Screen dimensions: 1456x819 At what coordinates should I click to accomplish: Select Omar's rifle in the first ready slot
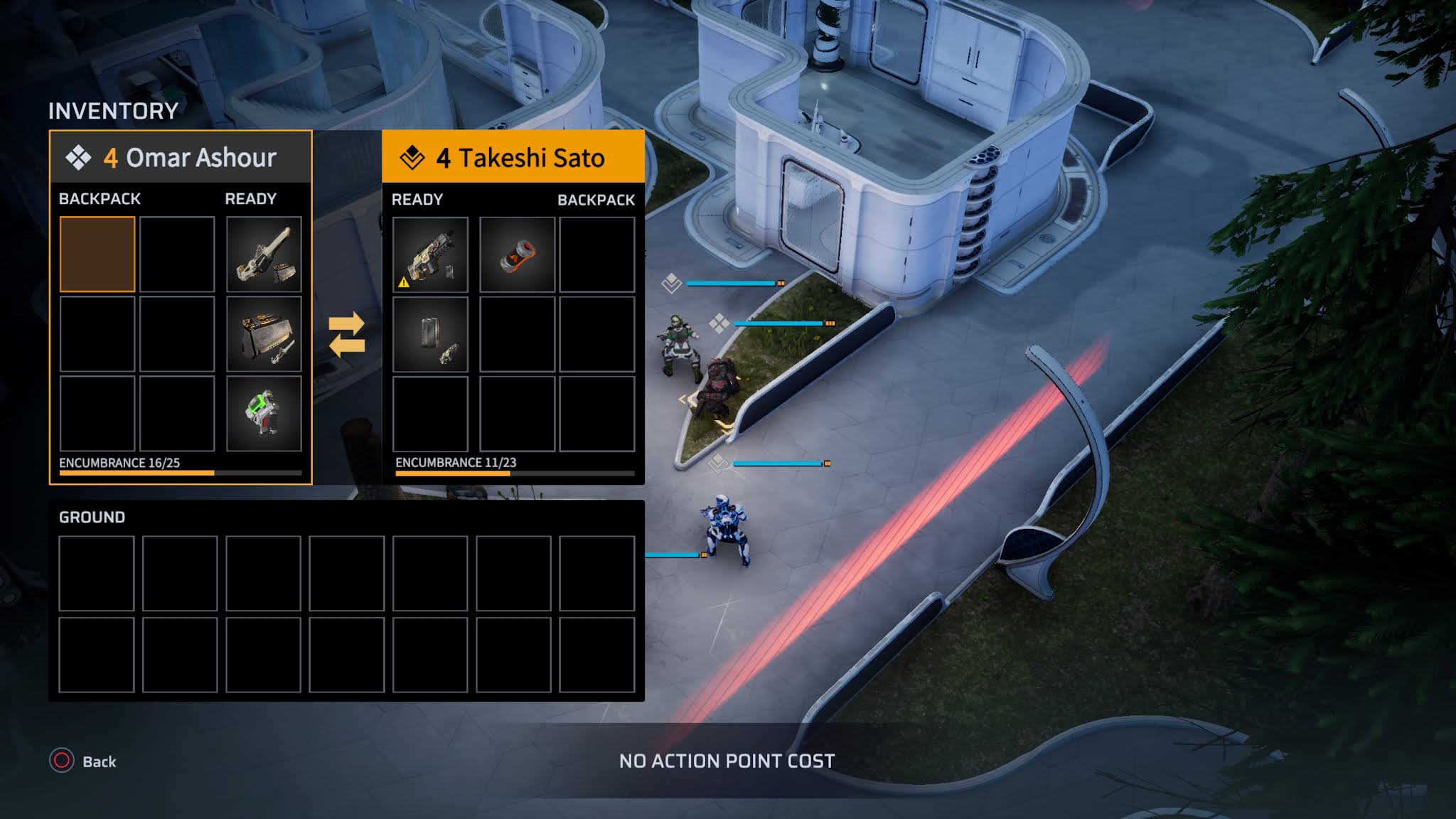[x=264, y=255]
